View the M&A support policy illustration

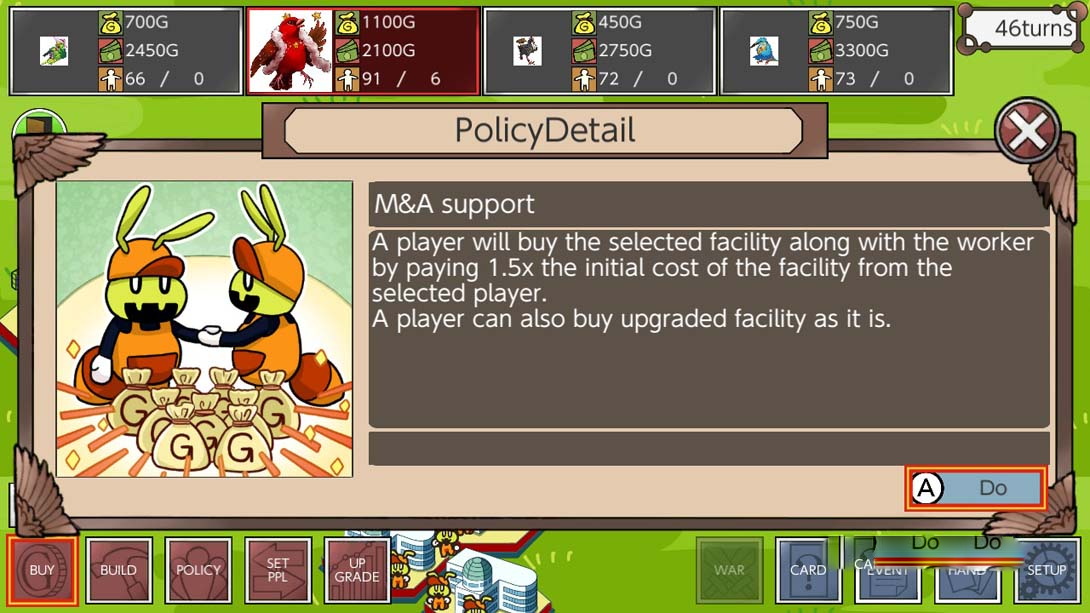click(205, 329)
